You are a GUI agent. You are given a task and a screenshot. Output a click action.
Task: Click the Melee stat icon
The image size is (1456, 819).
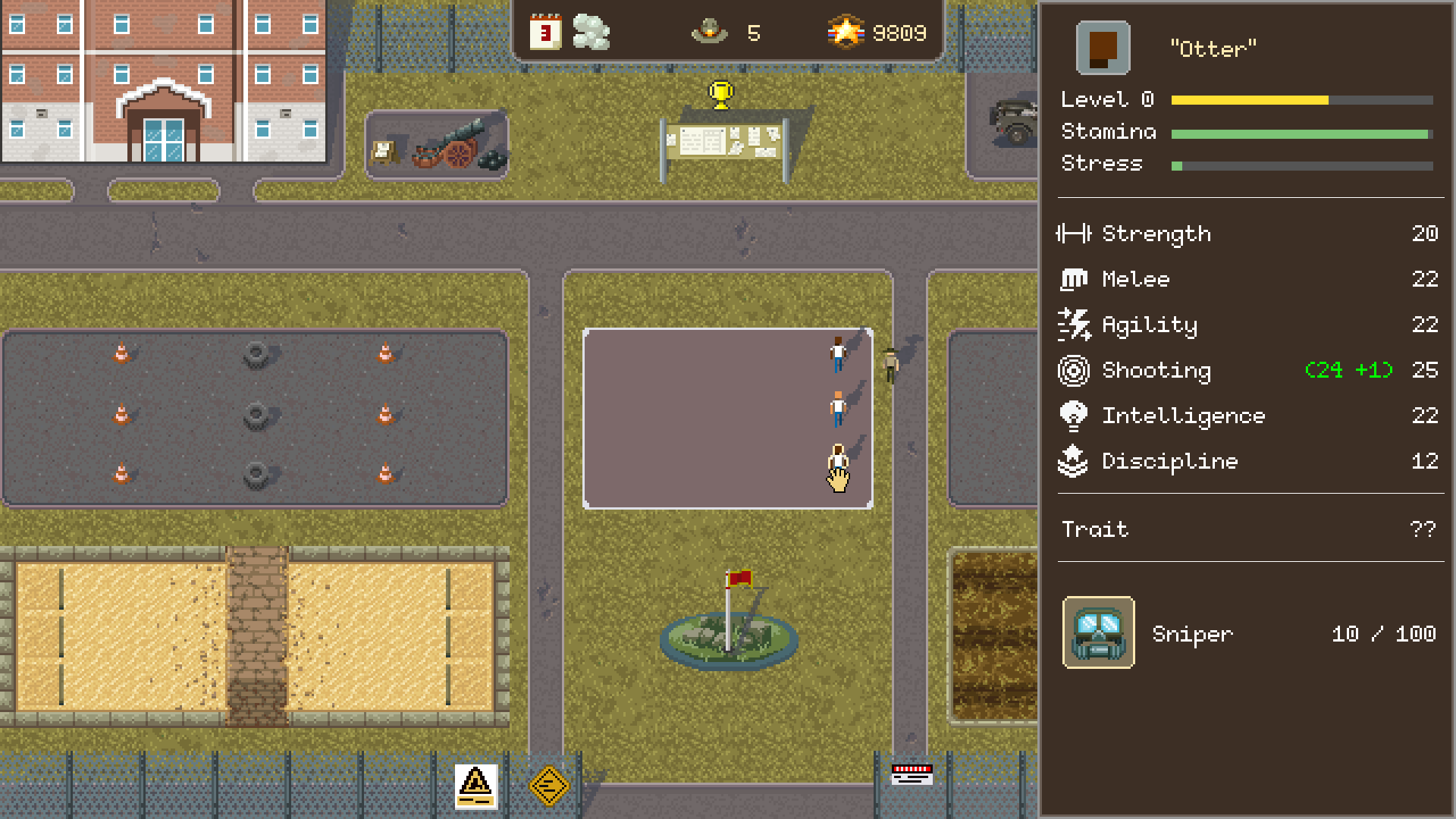click(1074, 279)
